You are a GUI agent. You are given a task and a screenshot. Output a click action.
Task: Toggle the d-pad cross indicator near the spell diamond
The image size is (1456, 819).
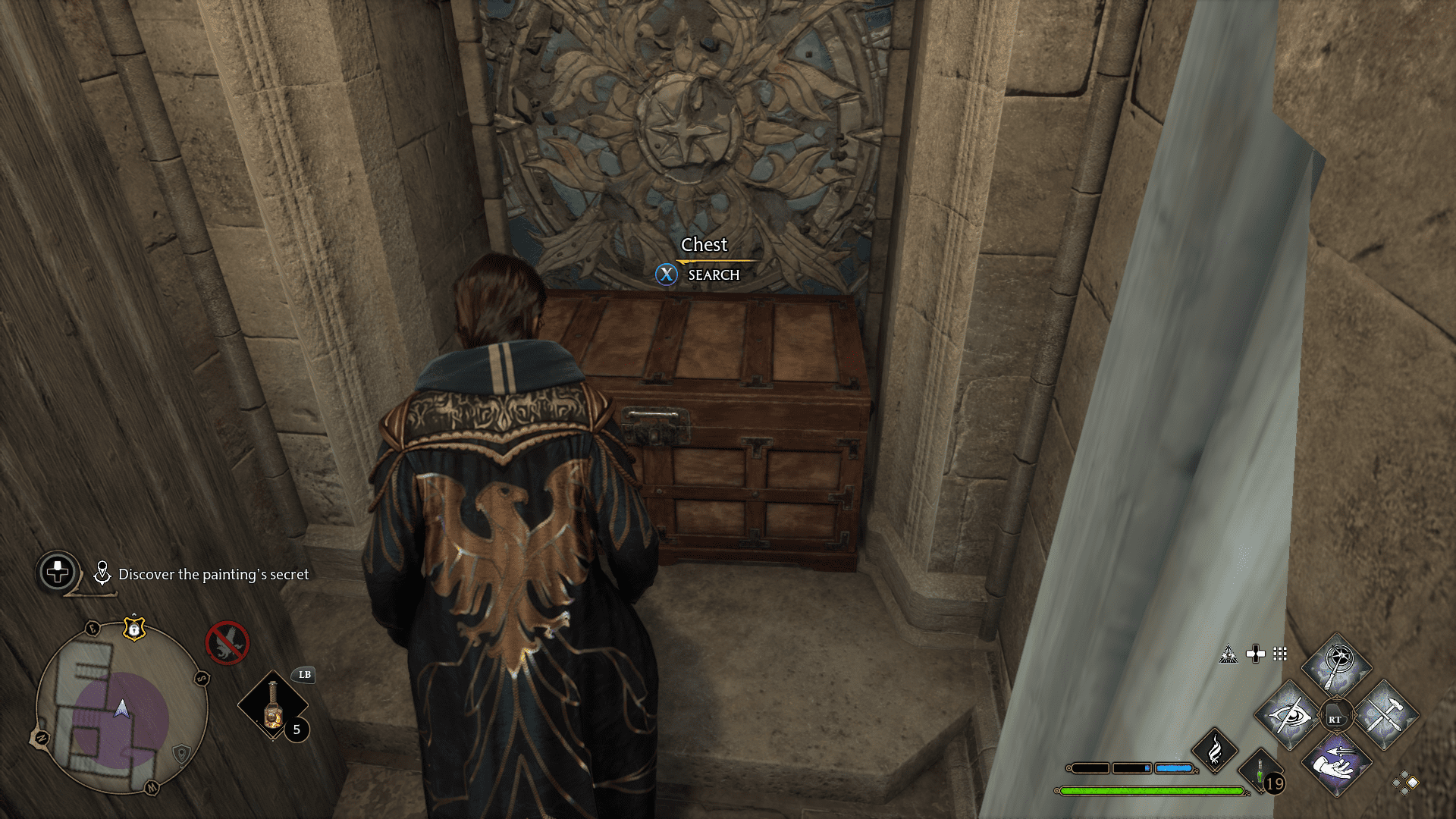[1255, 654]
